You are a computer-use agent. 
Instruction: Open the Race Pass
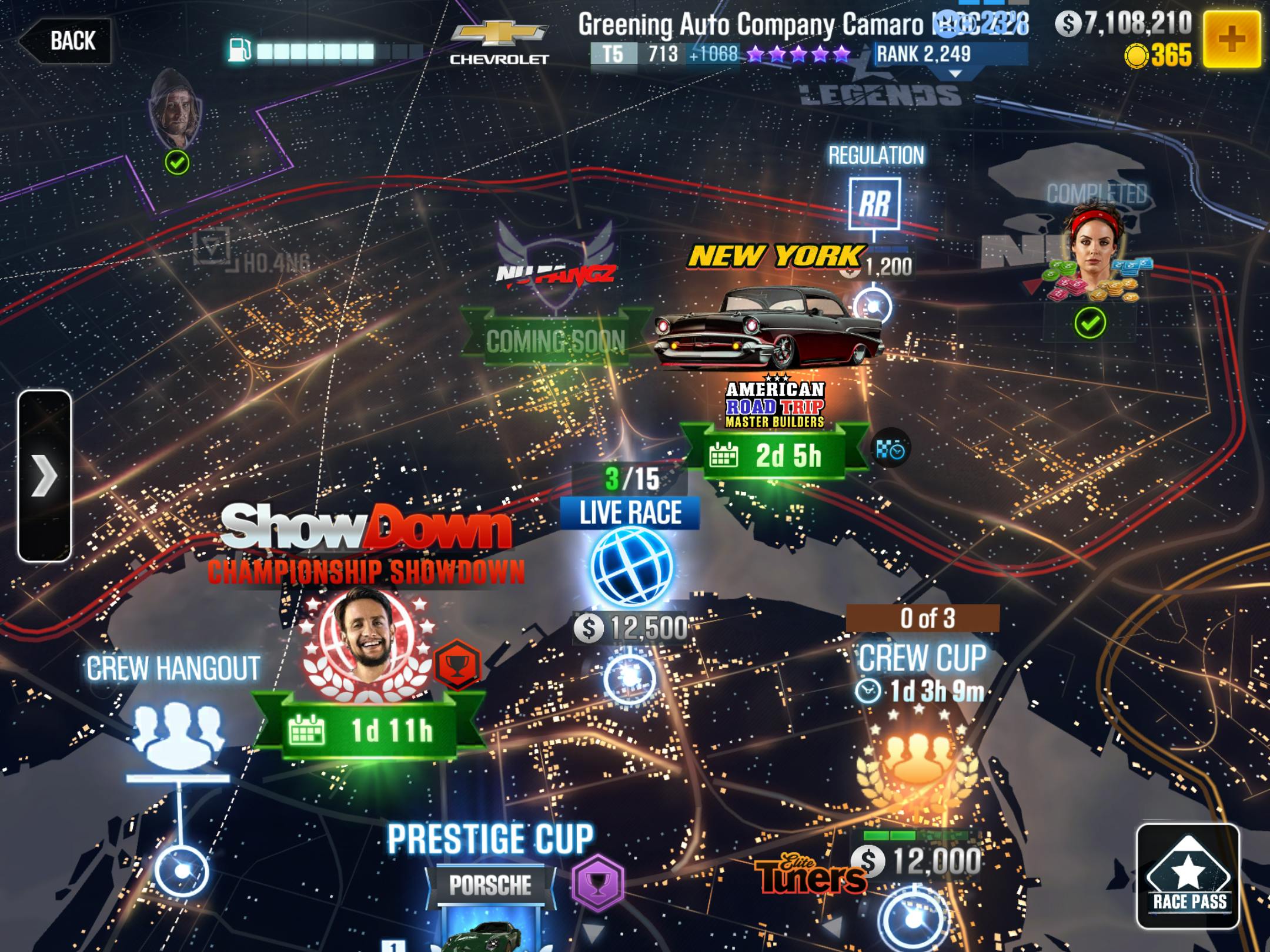point(1188,876)
